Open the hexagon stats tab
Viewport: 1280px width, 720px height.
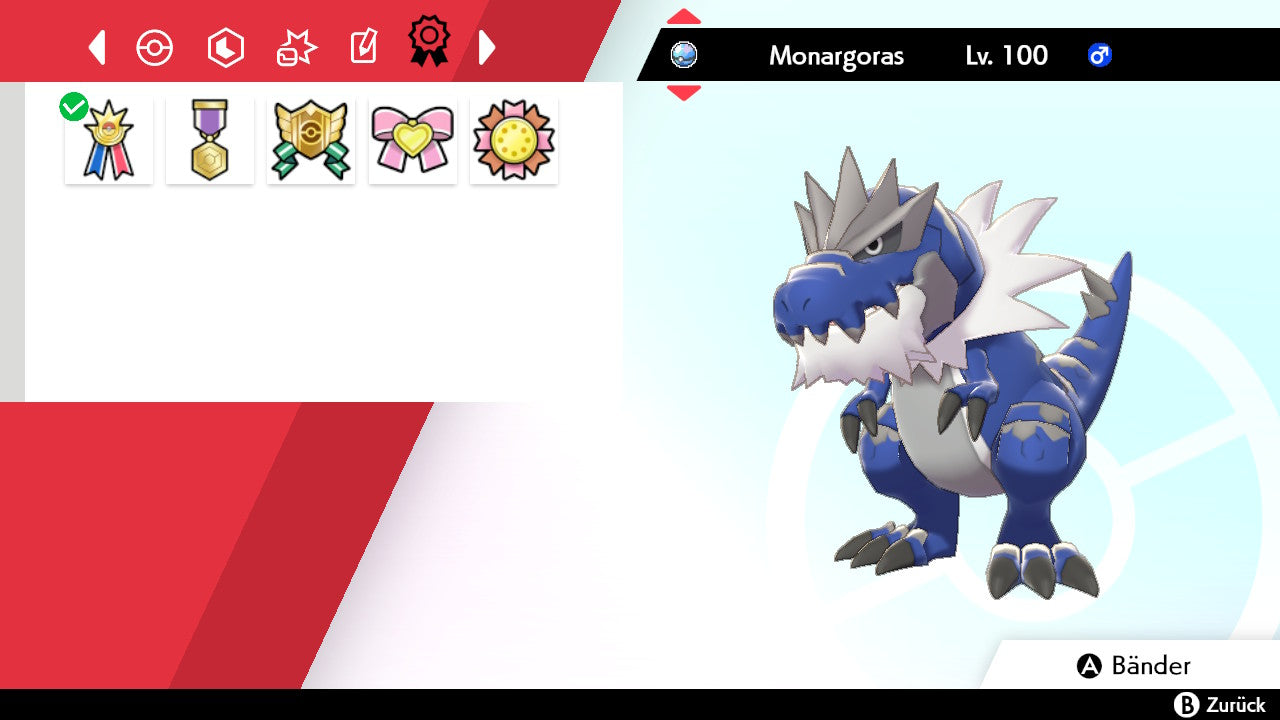225,47
